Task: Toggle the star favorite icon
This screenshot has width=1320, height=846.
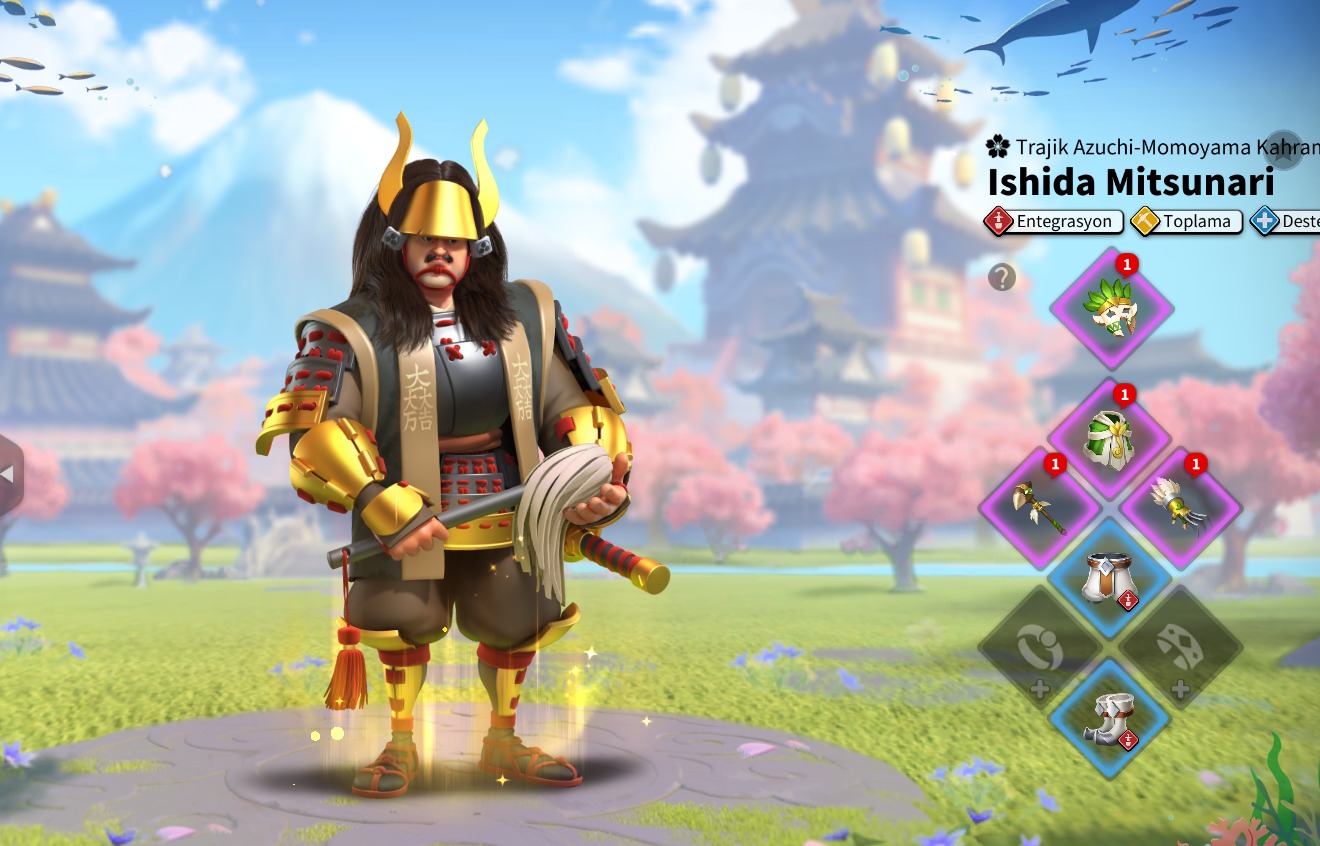Action: pos(1285,149)
